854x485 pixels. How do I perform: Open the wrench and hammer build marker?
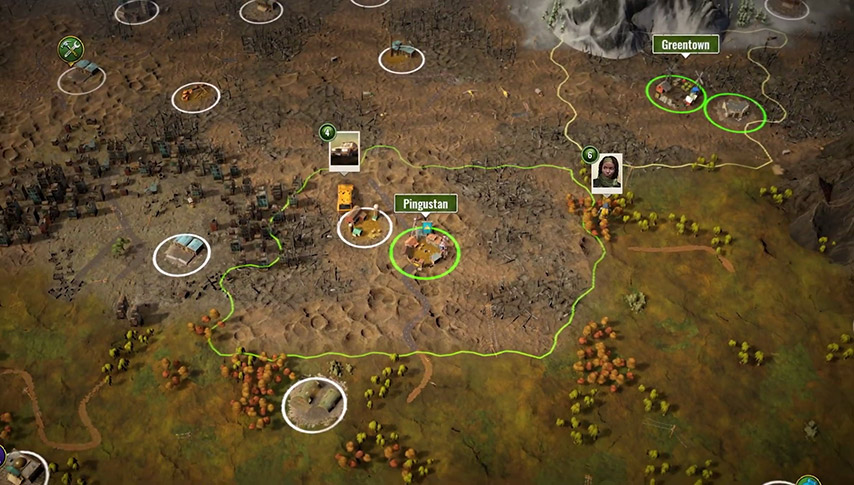tap(69, 47)
